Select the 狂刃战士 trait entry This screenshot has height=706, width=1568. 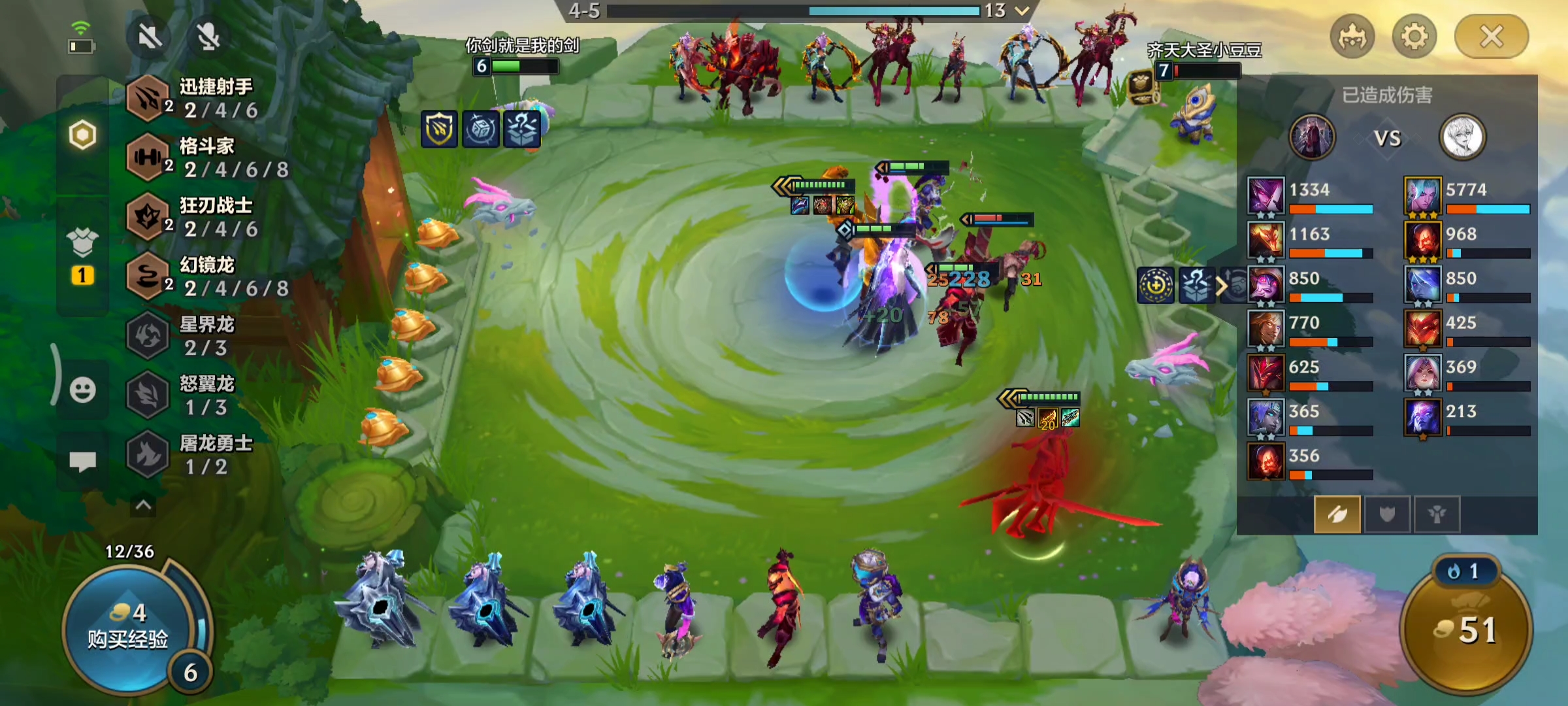coord(196,217)
